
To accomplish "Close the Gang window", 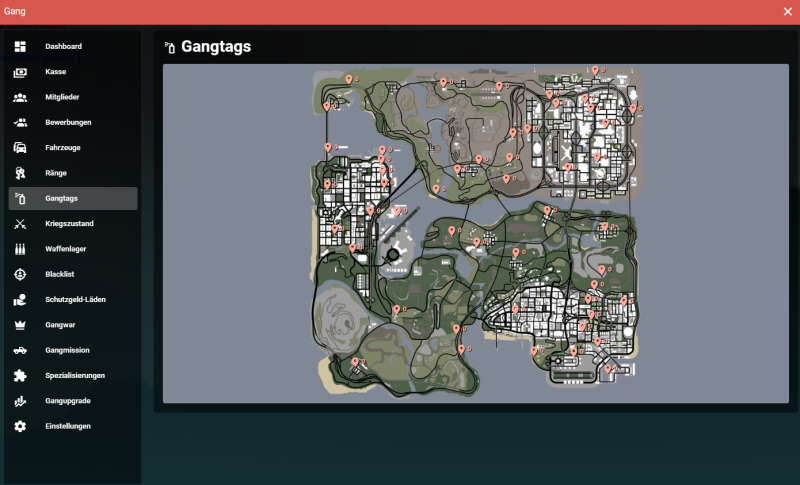I will pyautogui.click(x=787, y=12).
